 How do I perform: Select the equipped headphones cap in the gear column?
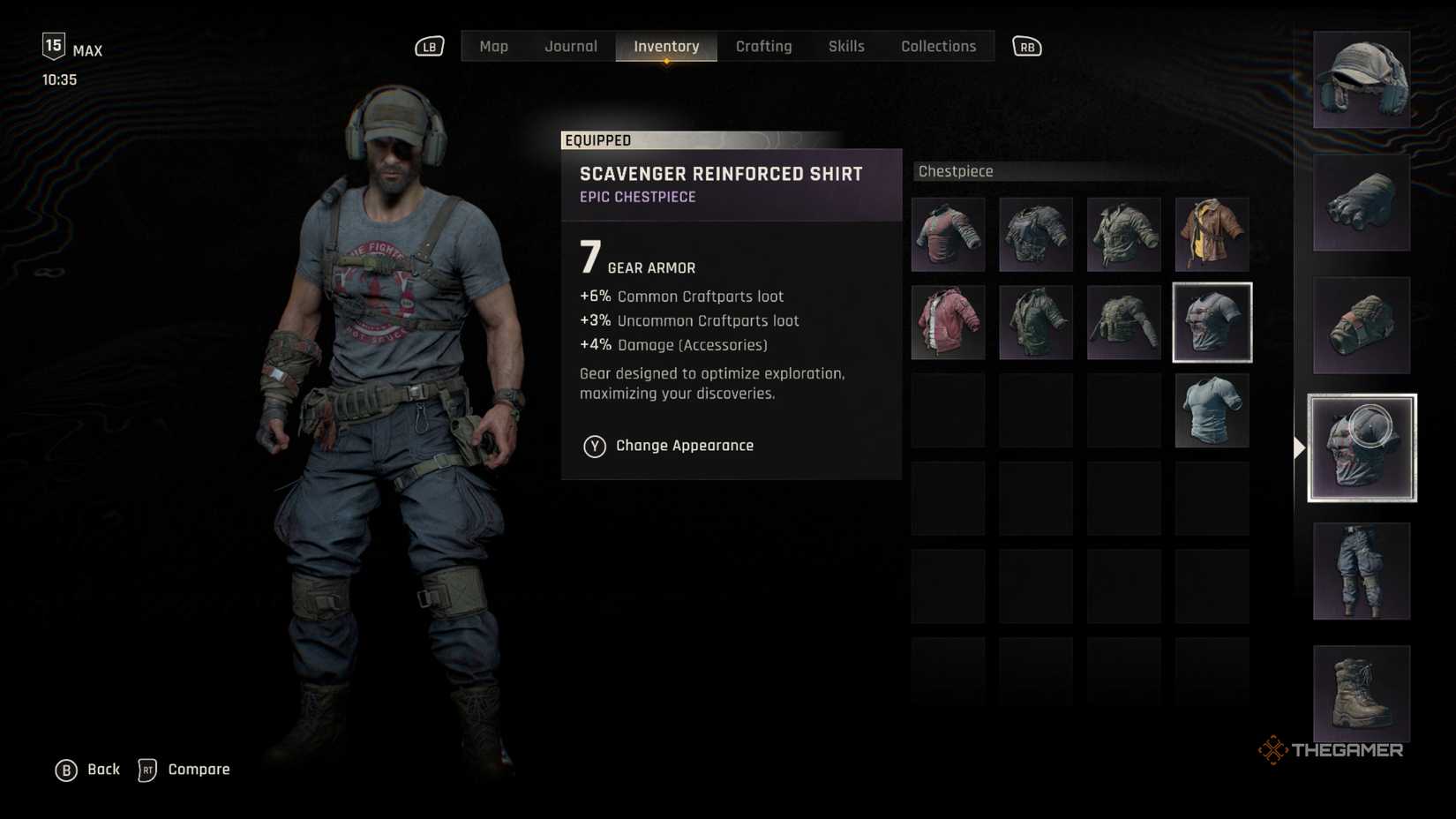[1361, 79]
